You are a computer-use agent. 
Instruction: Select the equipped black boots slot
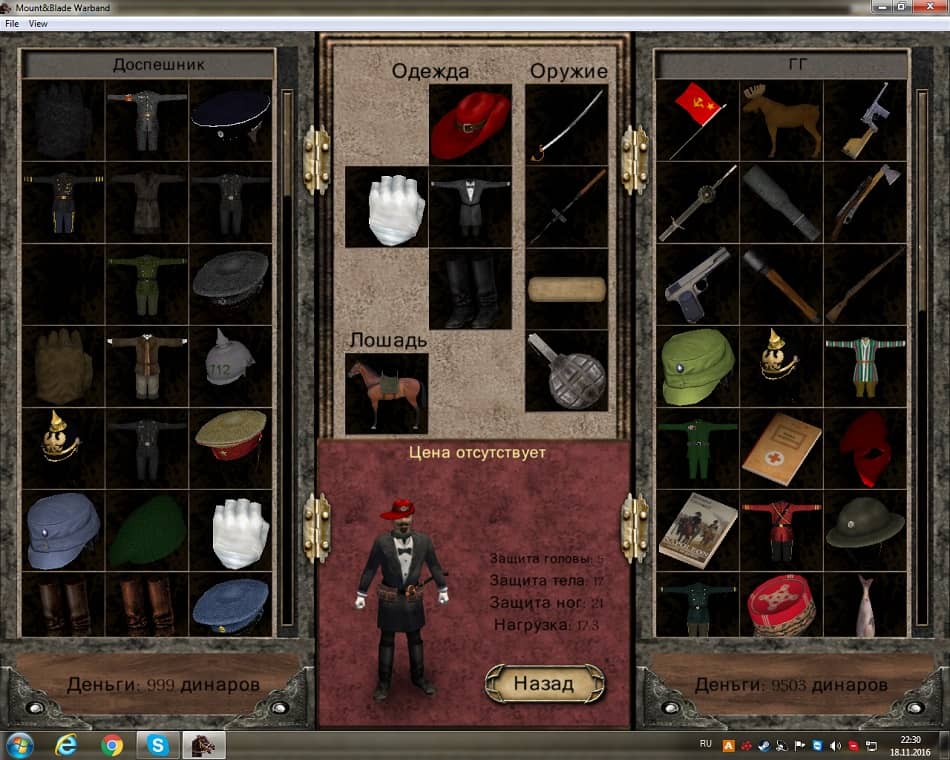pos(470,289)
